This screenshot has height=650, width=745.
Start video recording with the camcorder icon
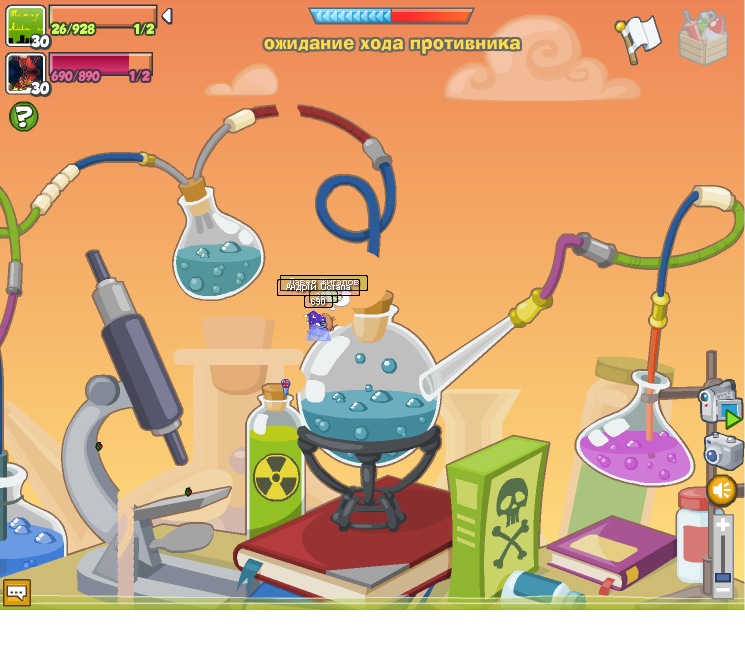click(x=718, y=402)
